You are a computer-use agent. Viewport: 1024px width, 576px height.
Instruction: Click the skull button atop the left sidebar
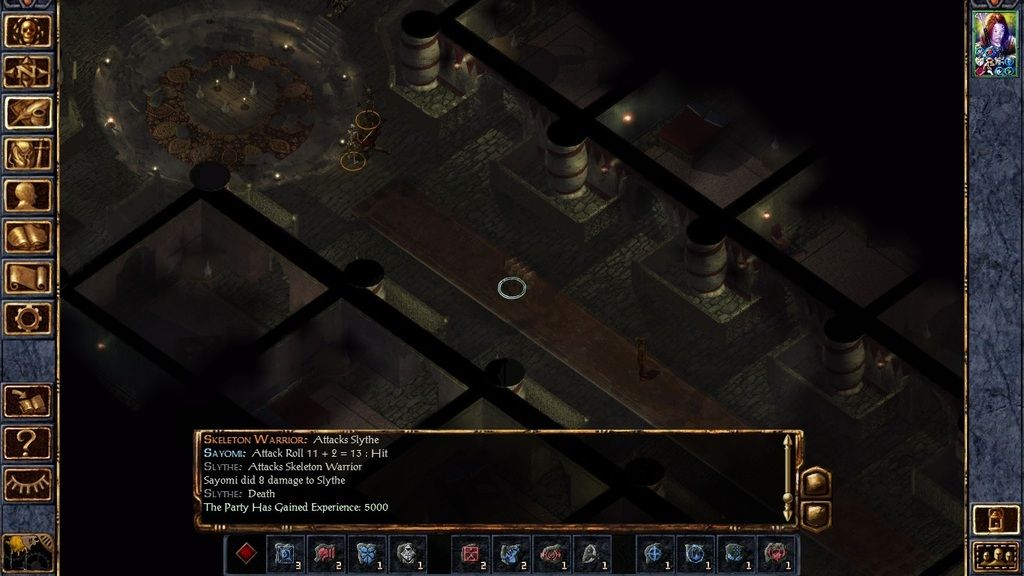28,31
